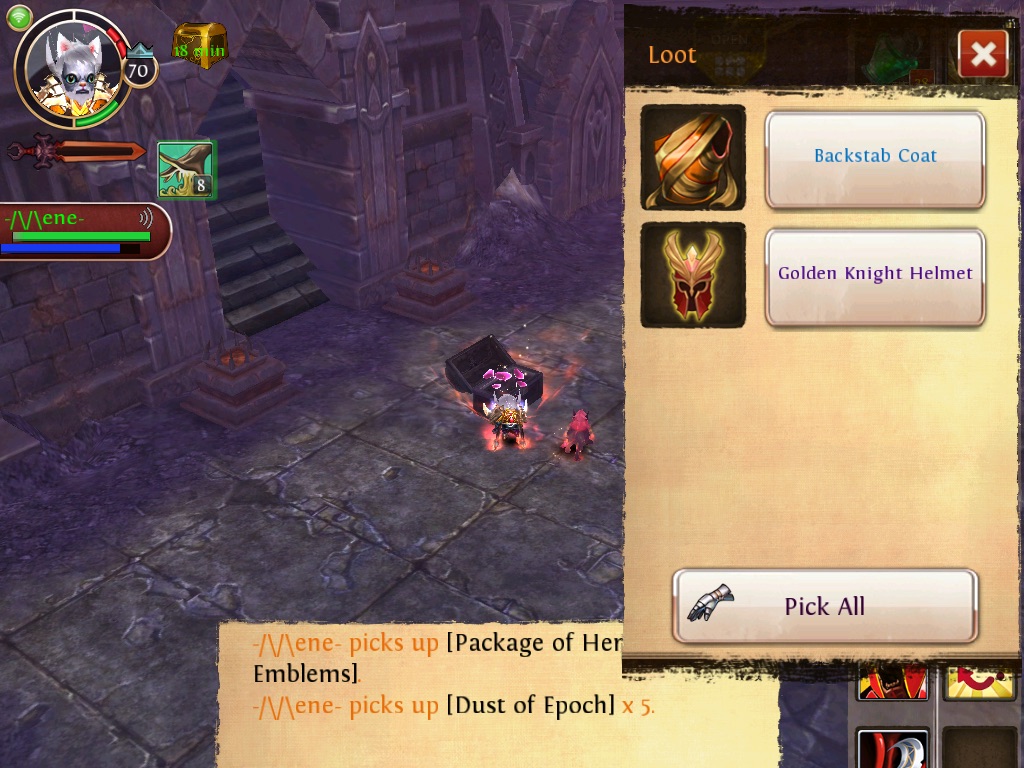Image resolution: width=1024 pixels, height=768 pixels.
Task: Select the Golden Knight Helmet icon
Action: tap(693, 275)
